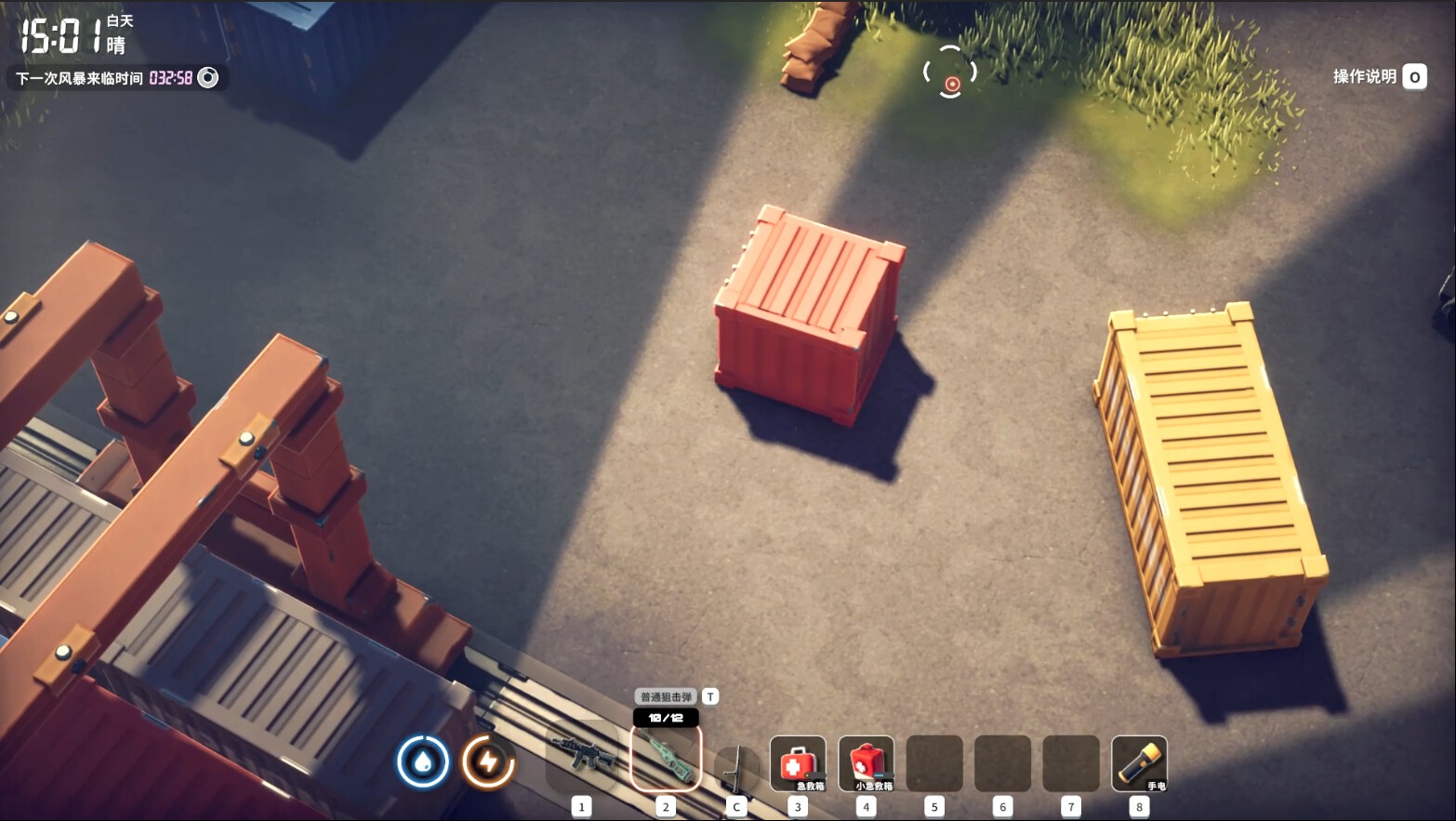The height and width of the screenshot is (821, 1456).
Task: Select the green sniper rifle slot
Action: (666, 759)
